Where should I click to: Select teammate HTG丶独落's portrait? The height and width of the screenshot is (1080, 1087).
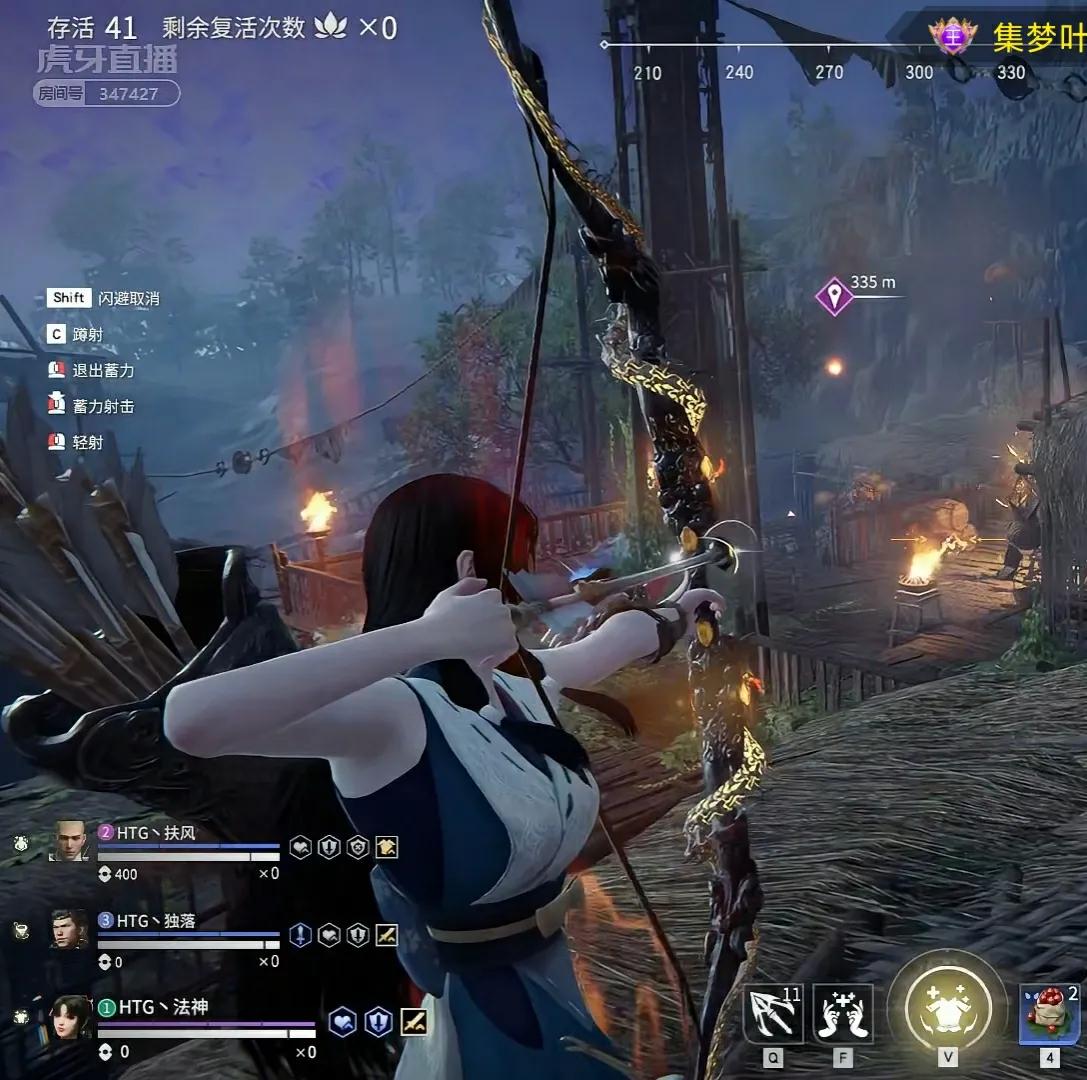click(x=70, y=930)
